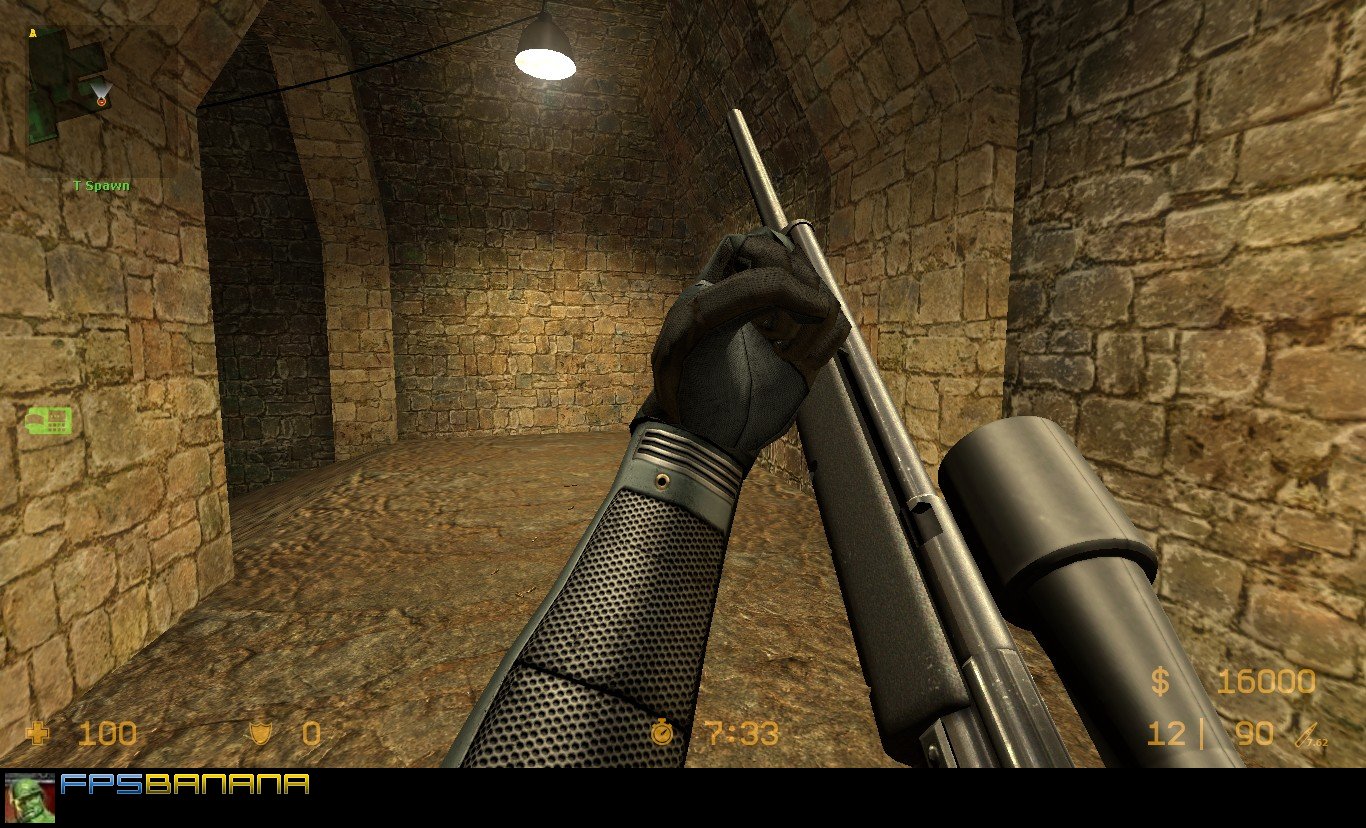Image resolution: width=1366 pixels, height=828 pixels.
Task: Click the yellow A marker on the radar
Action: [34, 33]
